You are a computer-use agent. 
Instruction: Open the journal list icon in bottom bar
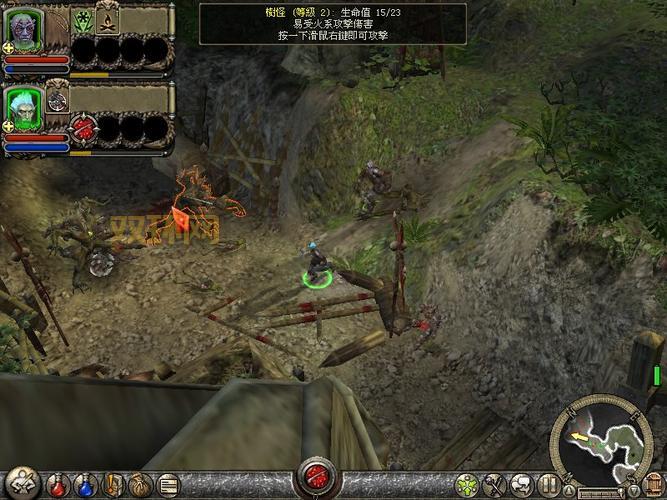tap(168, 485)
